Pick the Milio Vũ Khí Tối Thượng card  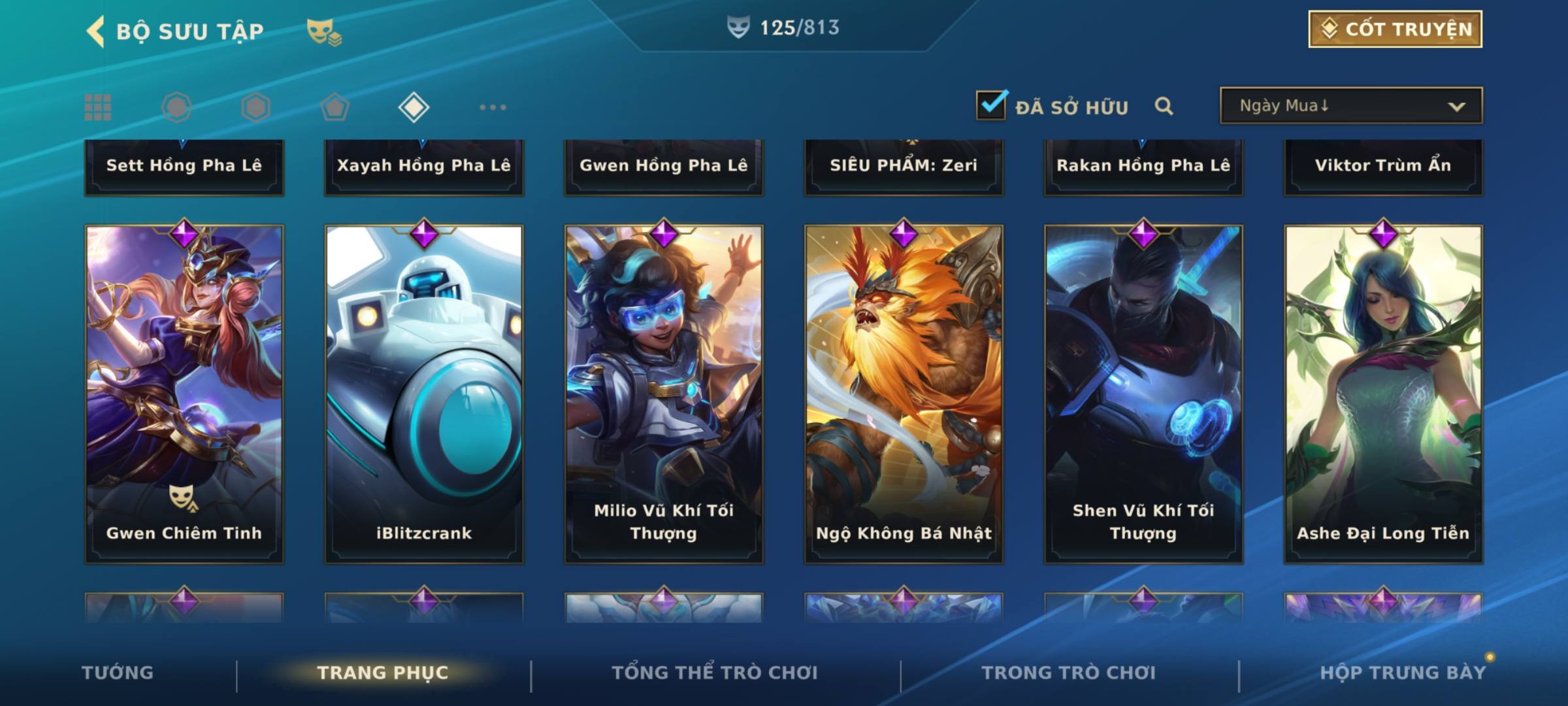pos(664,392)
